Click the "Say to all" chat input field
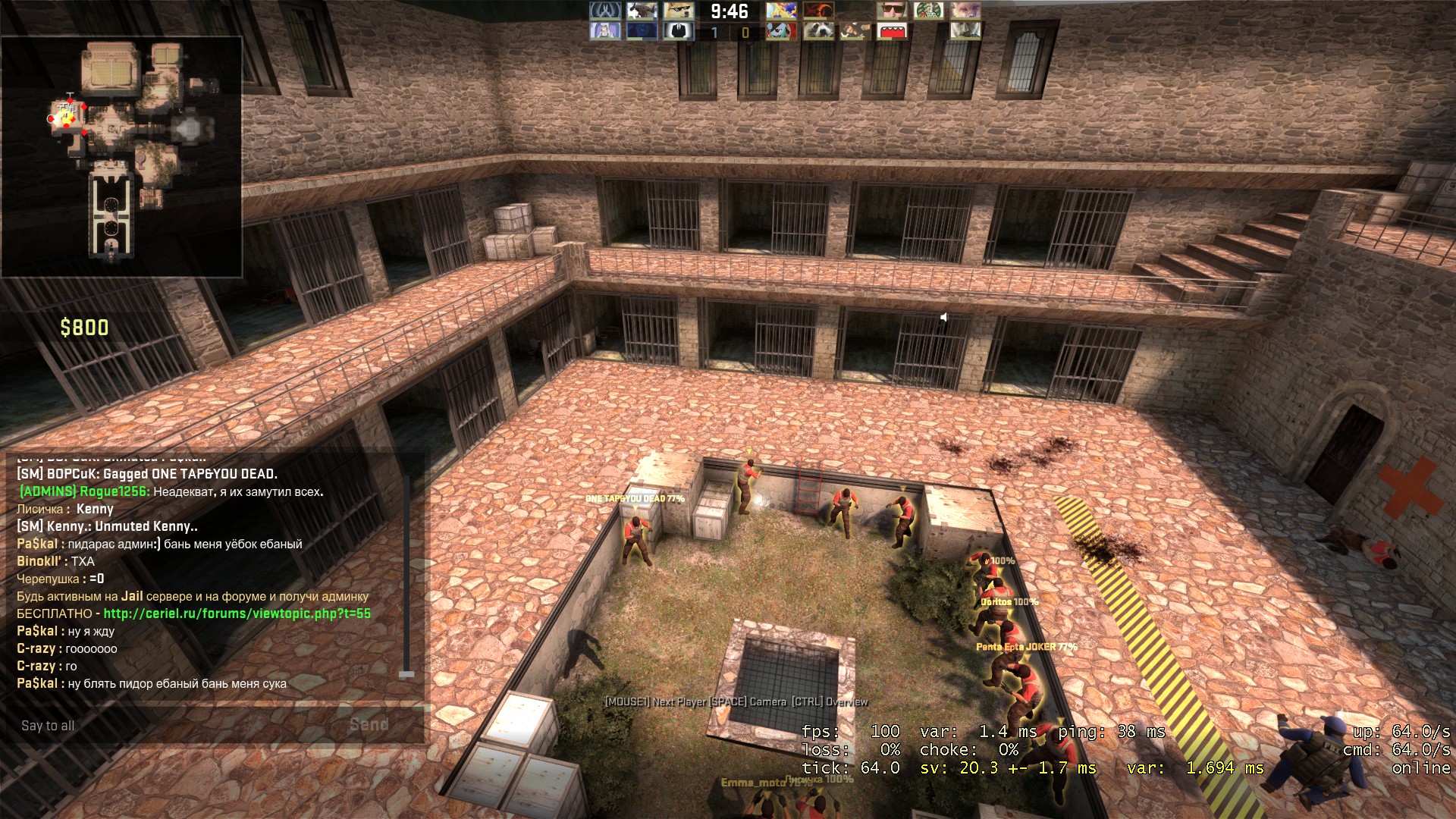Viewport: 1456px width, 819px height. (x=174, y=726)
